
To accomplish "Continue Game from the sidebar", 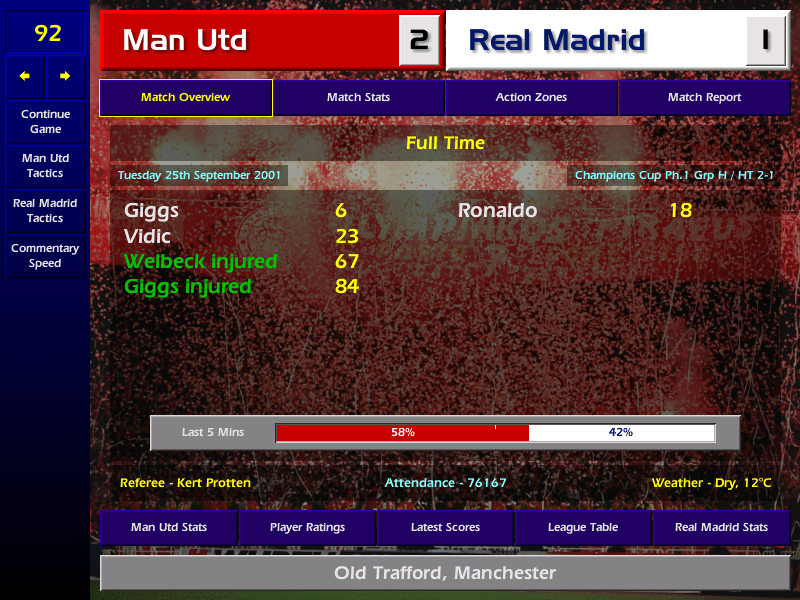I will click(45, 121).
